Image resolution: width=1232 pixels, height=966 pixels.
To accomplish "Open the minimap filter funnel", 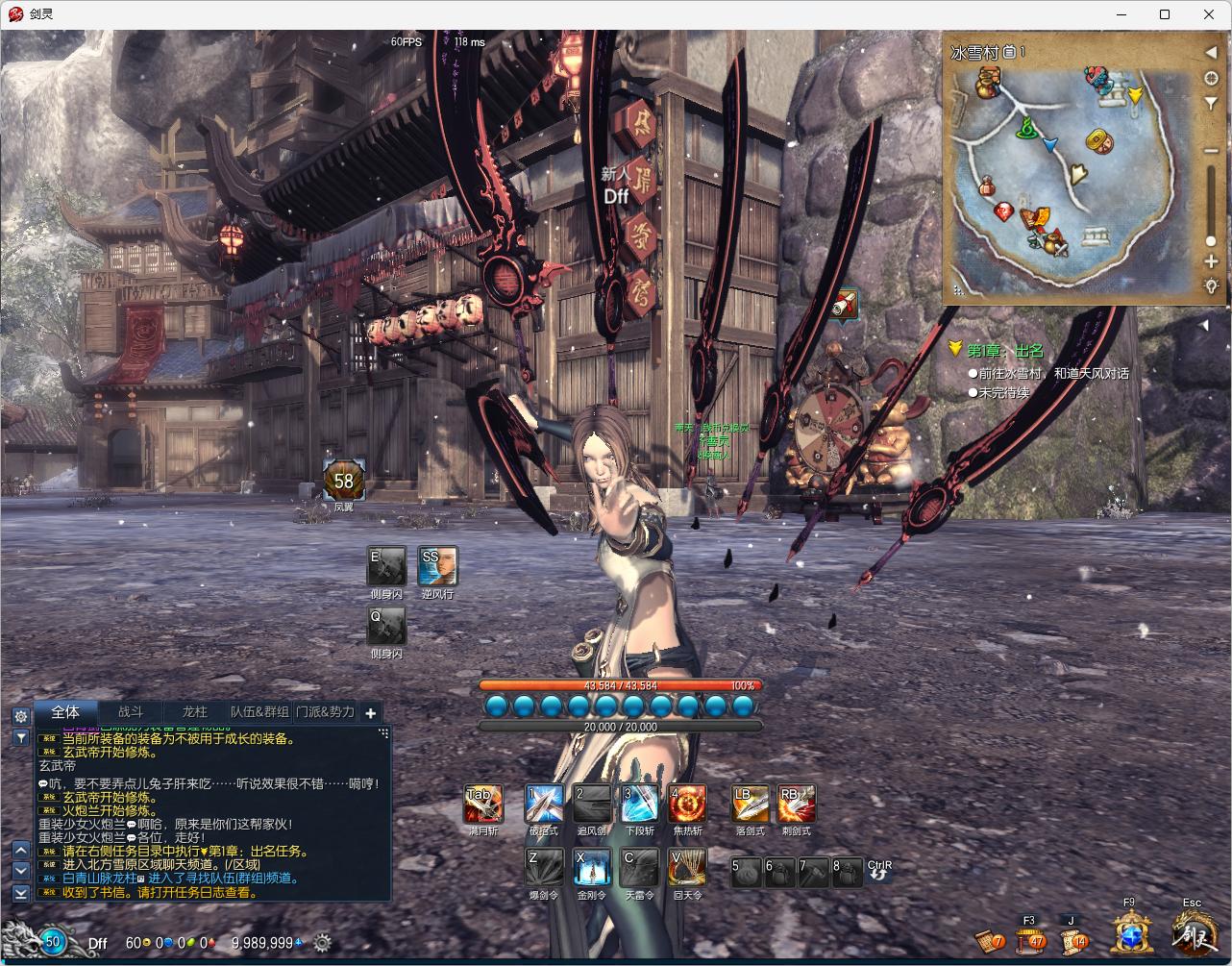I will (x=1211, y=104).
